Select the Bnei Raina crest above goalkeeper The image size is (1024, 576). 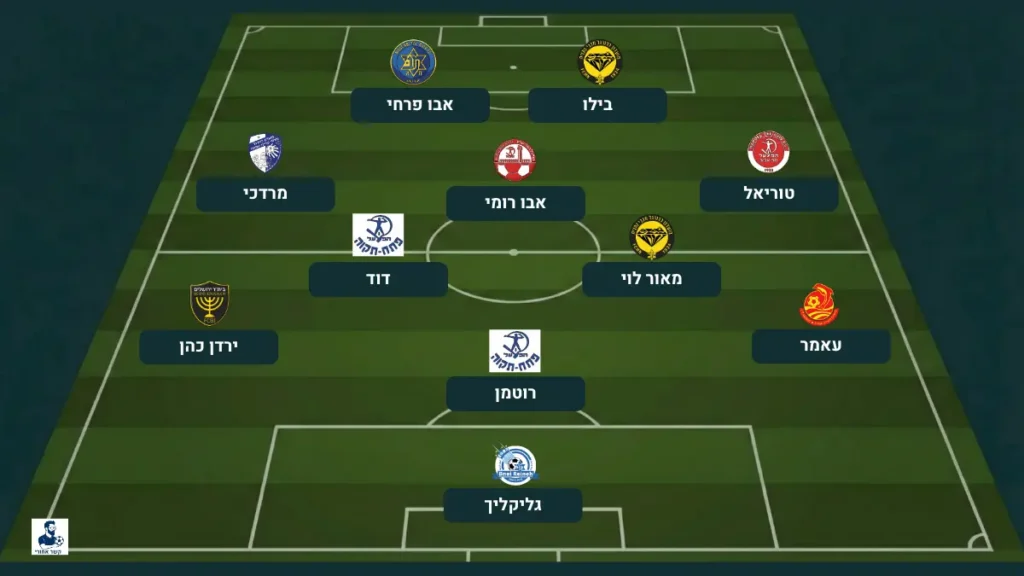pyautogui.click(x=515, y=465)
